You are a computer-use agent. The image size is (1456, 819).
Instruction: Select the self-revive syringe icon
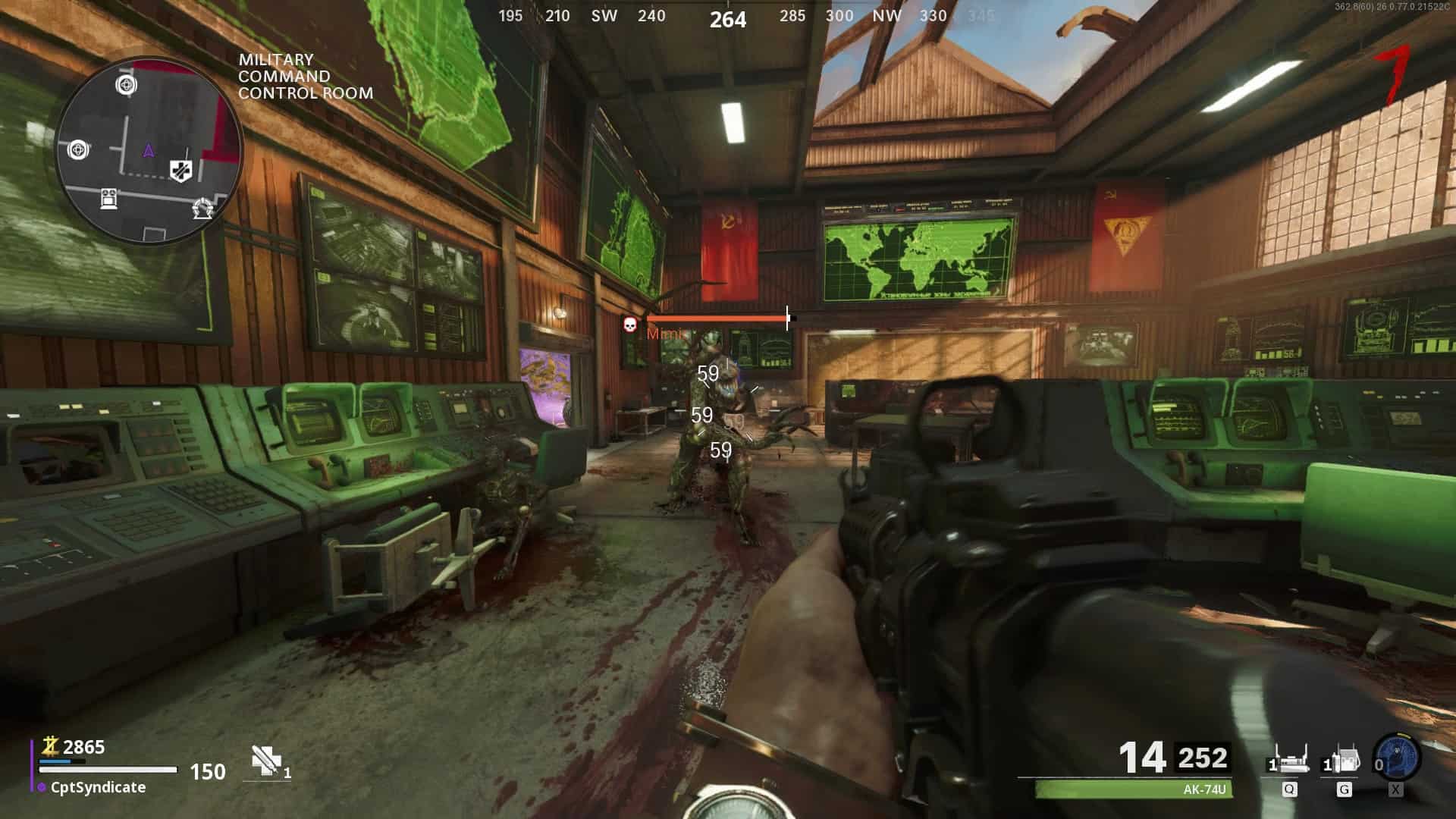pyautogui.click(x=265, y=761)
